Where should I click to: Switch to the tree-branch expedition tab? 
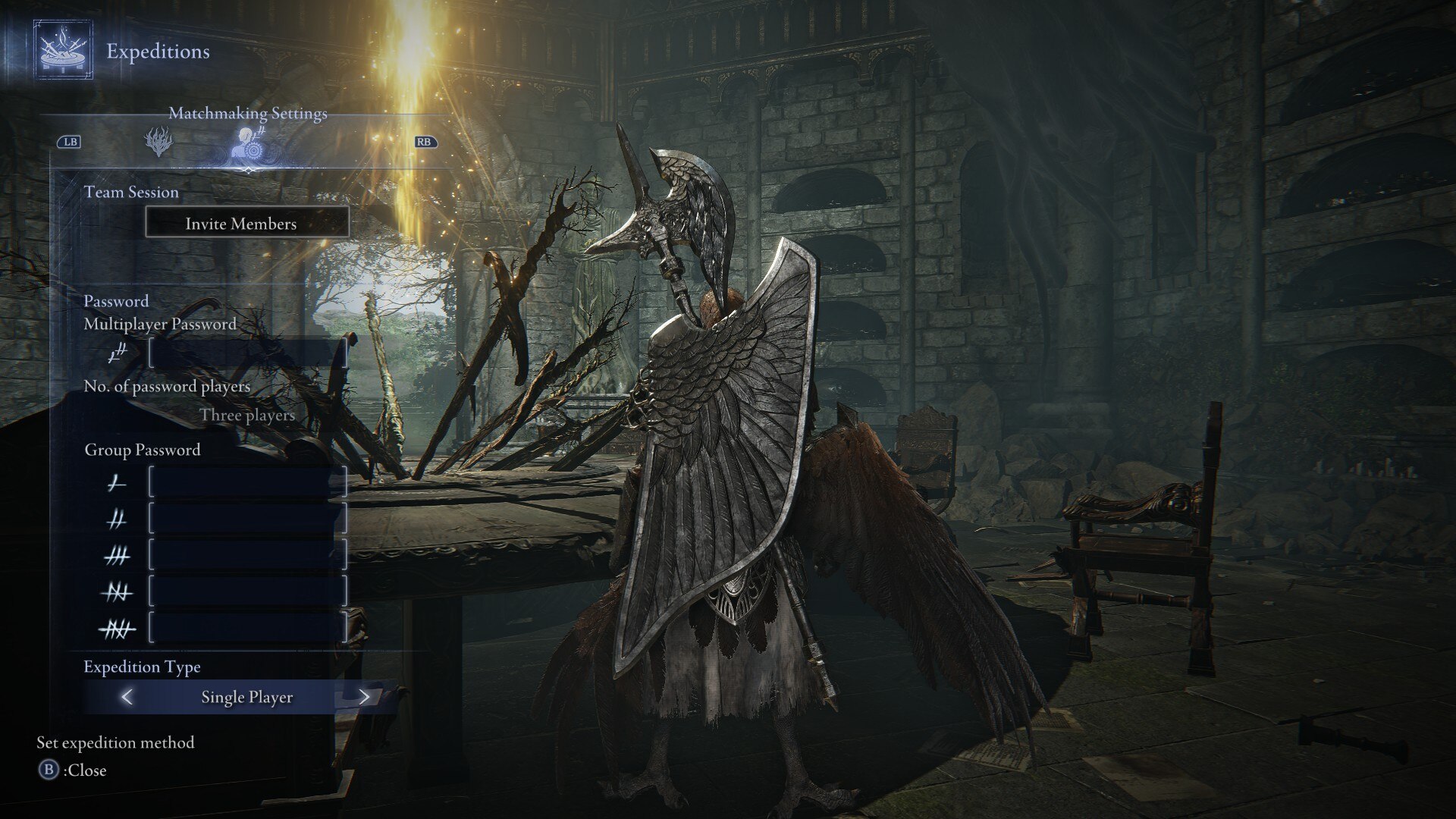click(x=158, y=142)
